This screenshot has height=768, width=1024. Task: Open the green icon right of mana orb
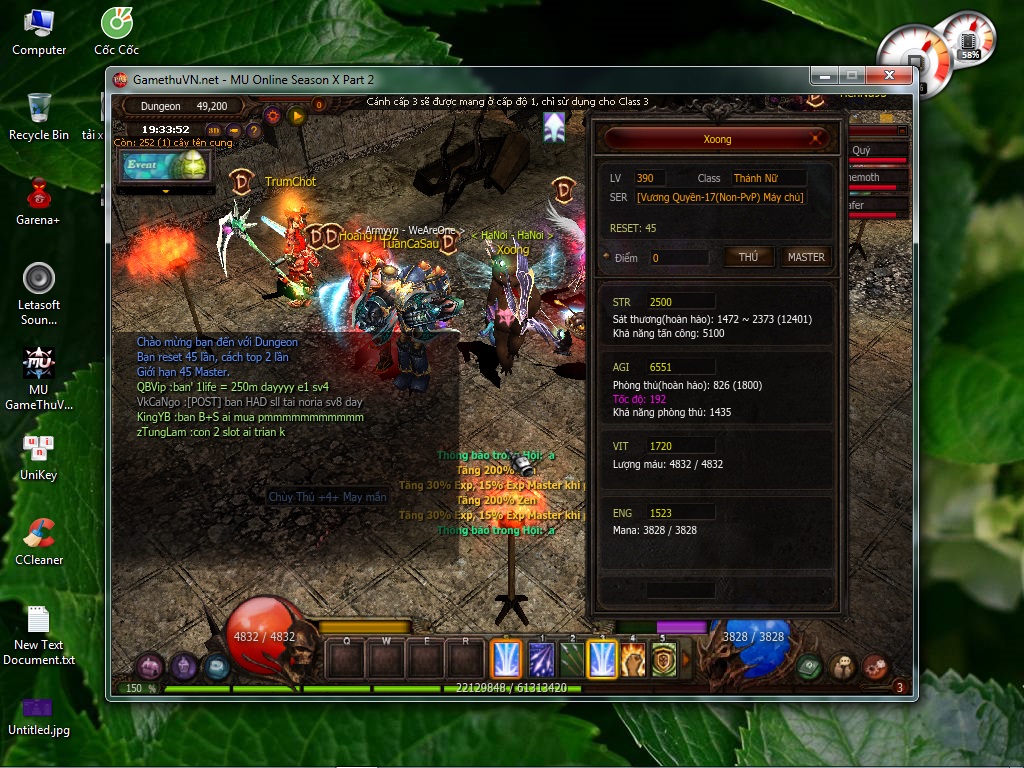pyautogui.click(x=810, y=666)
